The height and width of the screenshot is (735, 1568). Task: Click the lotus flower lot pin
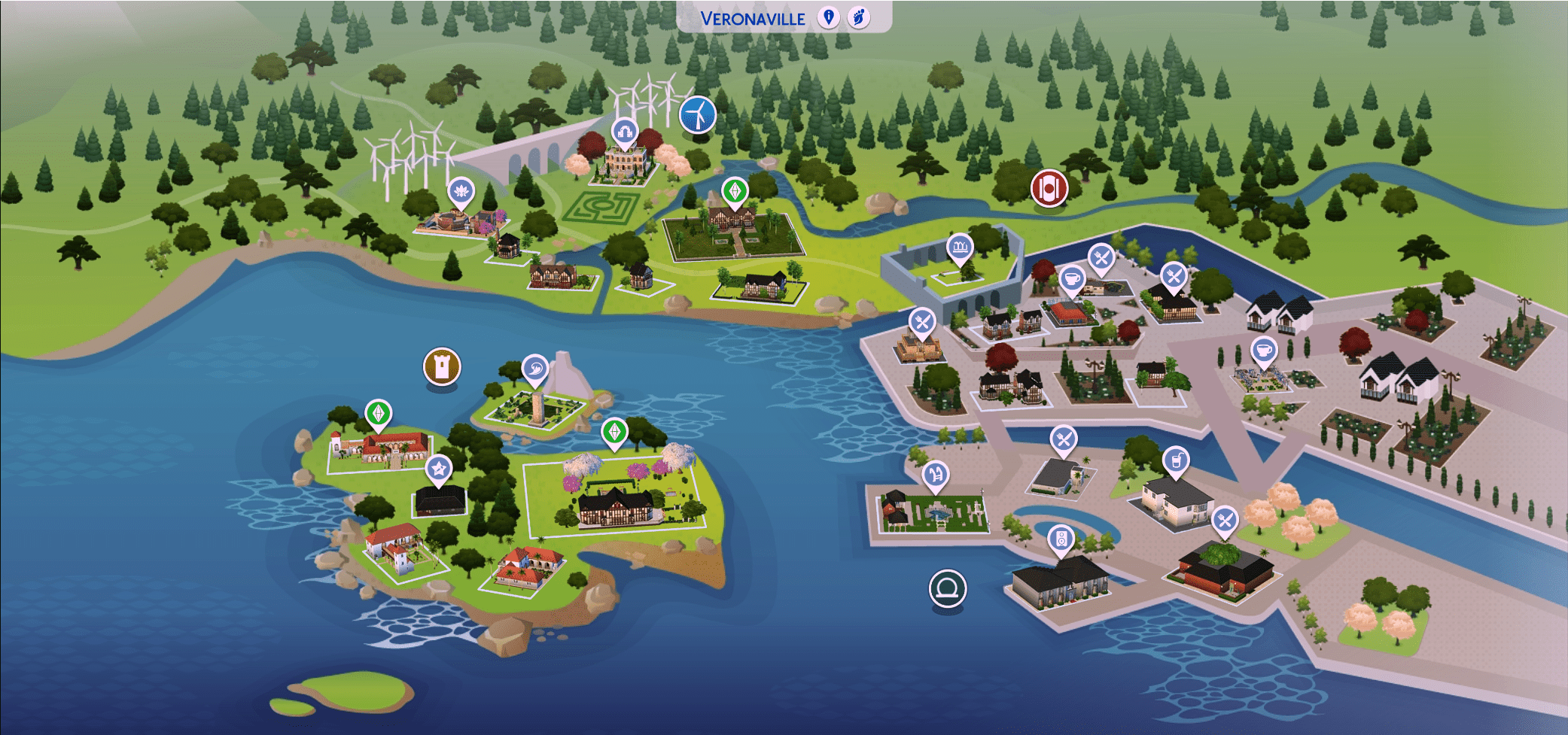461,193
